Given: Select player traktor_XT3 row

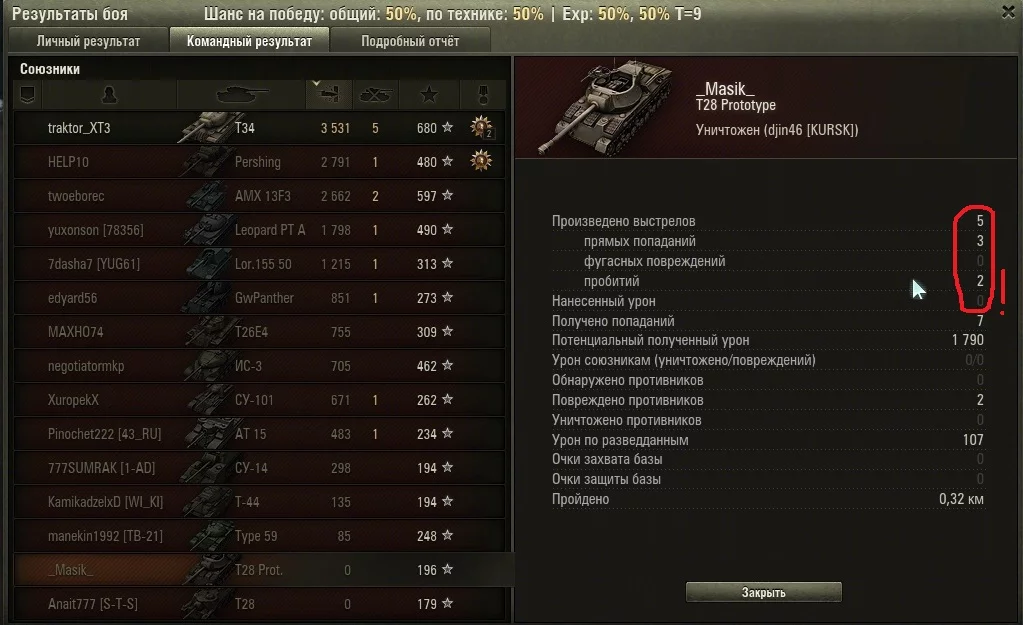Looking at the screenshot, I should point(260,128).
